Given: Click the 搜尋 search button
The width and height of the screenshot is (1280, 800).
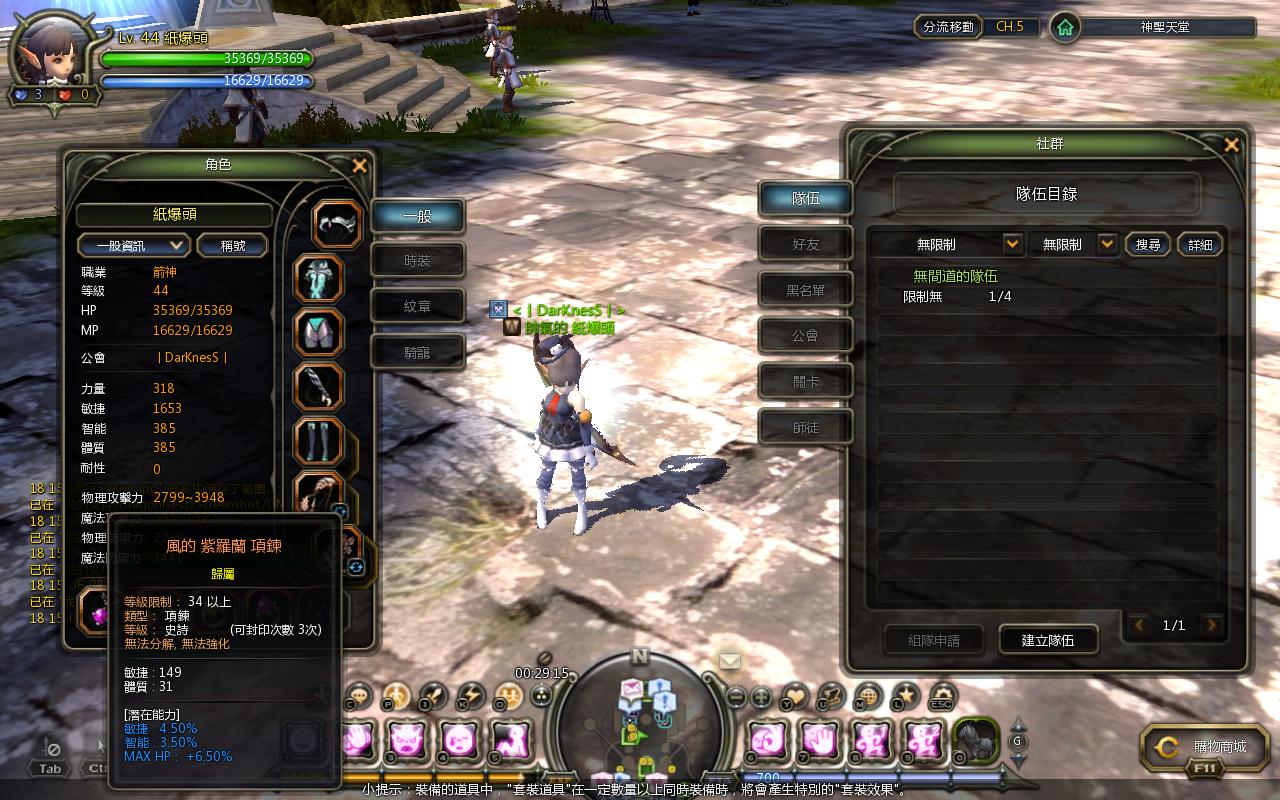Looking at the screenshot, I should [x=1148, y=244].
